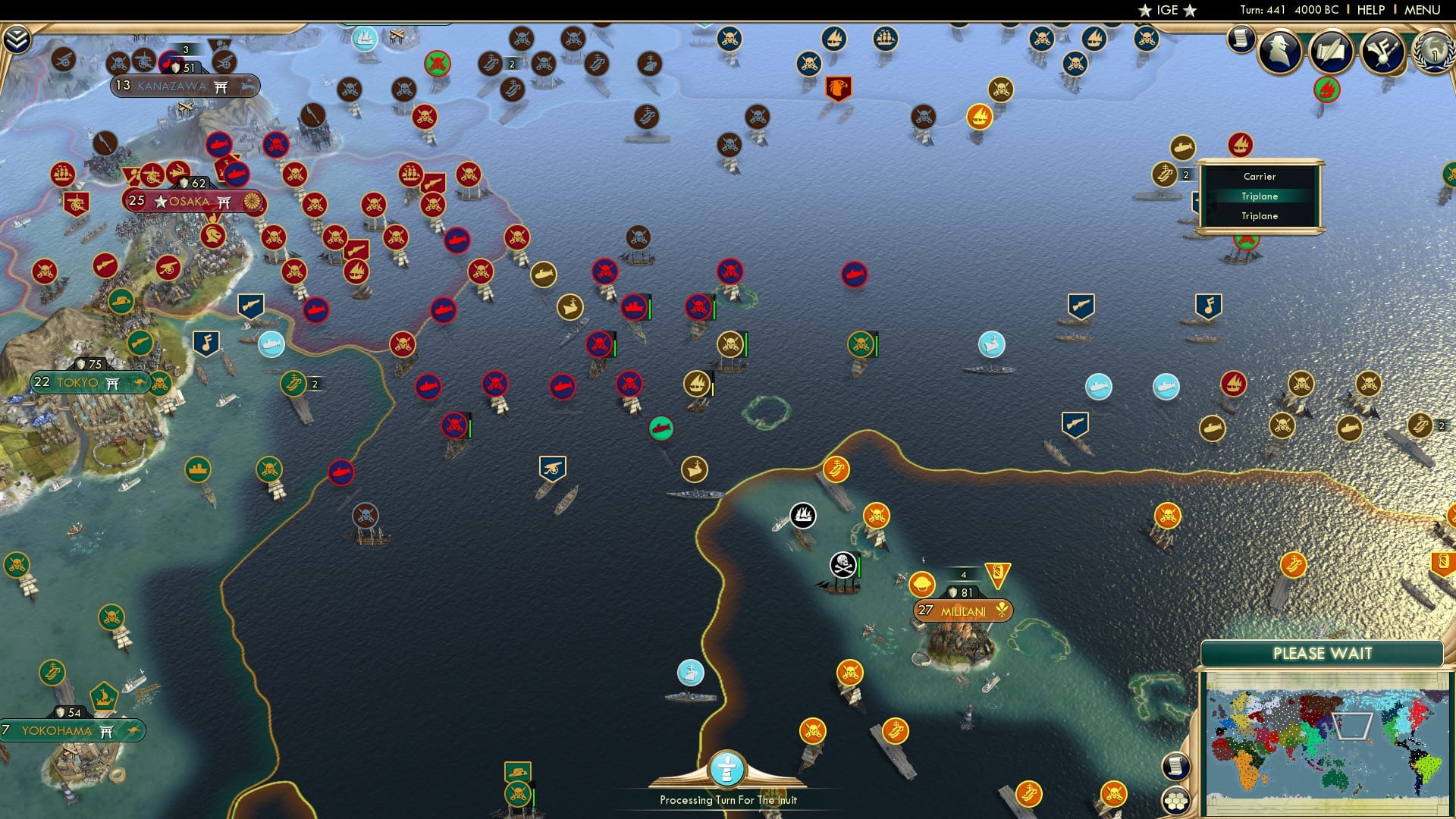Screen dimensions: 1456x819
Task: Click the white pirate skull flag near Mililani
Action: click(843, 566)
